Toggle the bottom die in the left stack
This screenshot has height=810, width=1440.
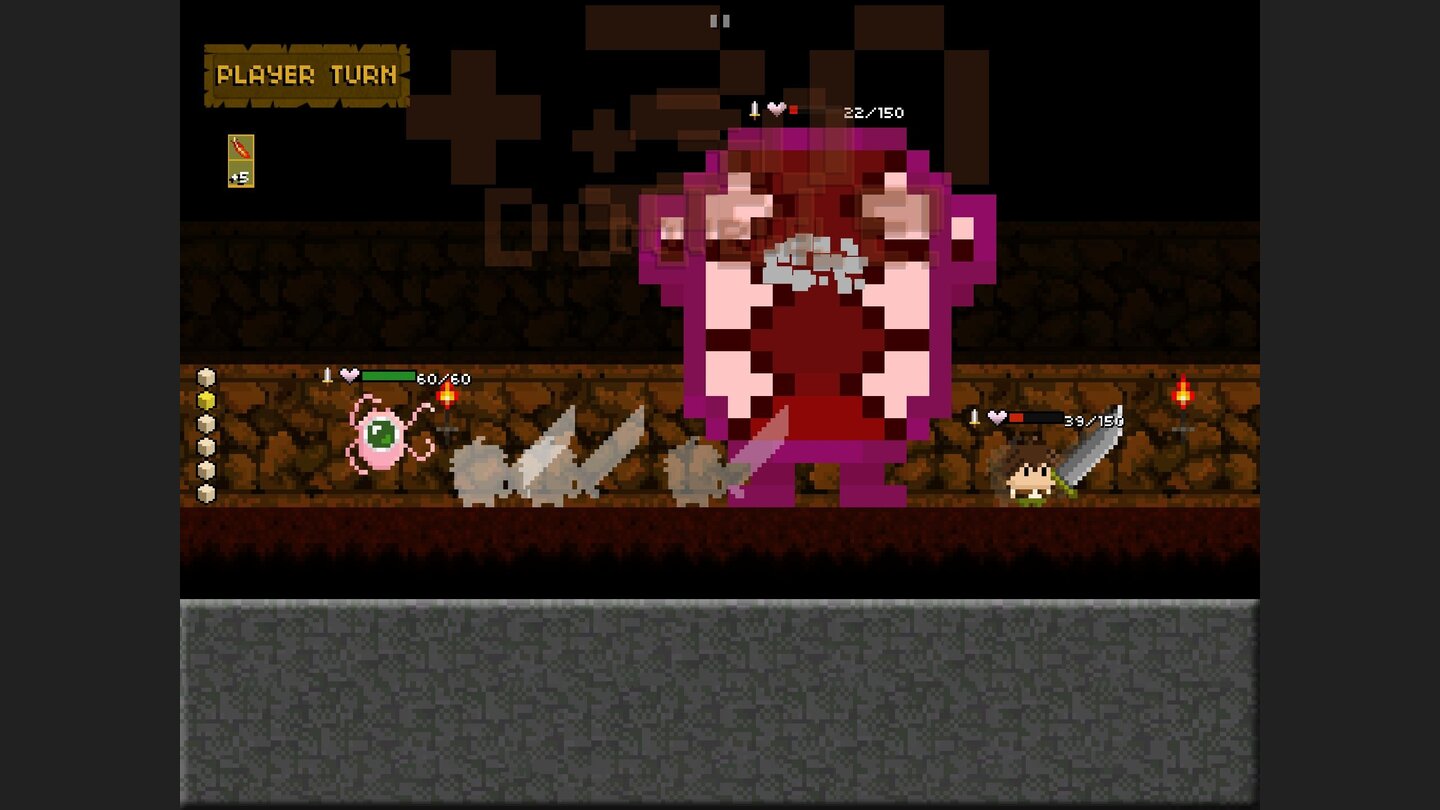tap(205, 492)
